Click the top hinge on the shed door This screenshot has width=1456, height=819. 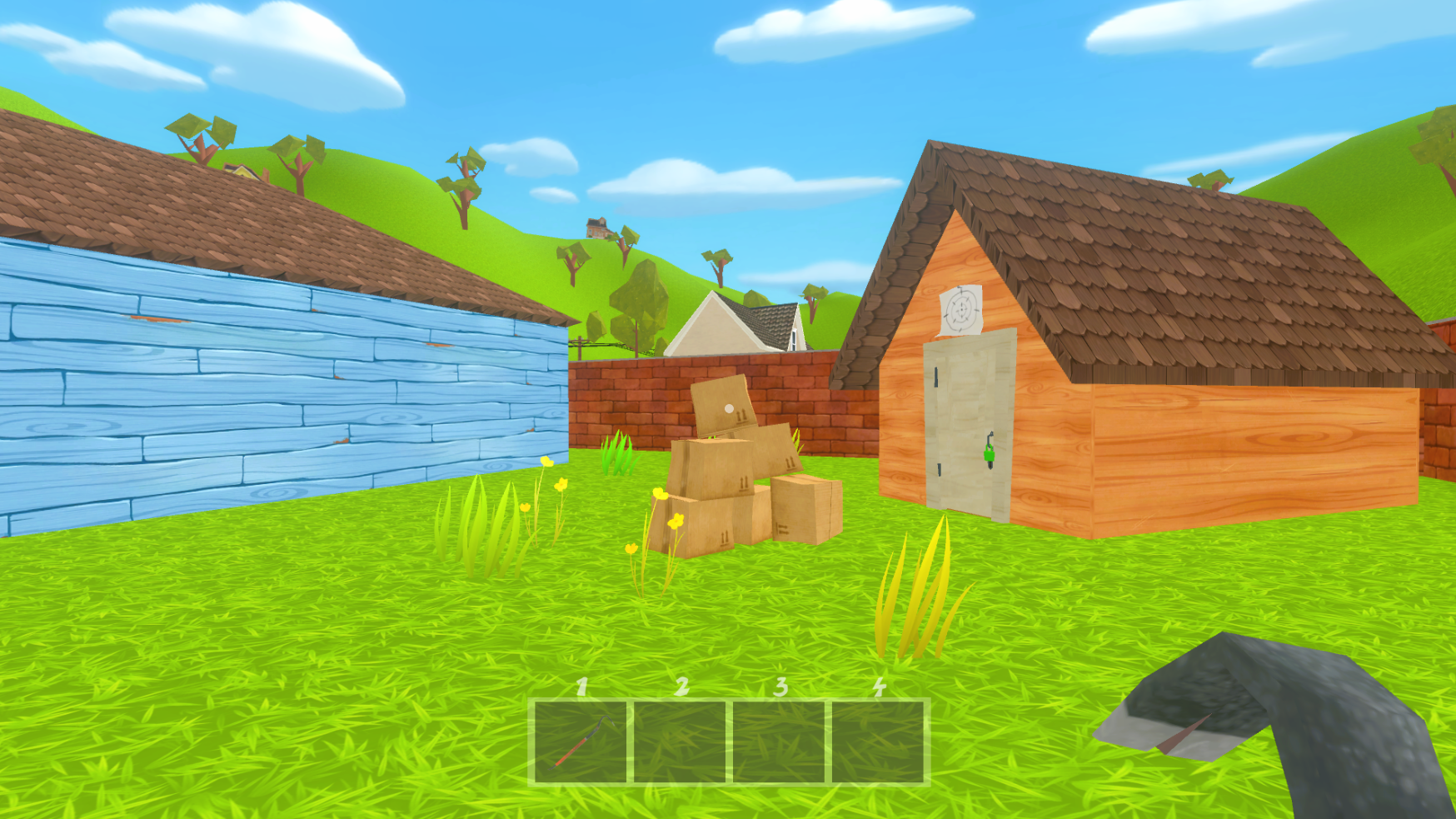coord(936,377)
